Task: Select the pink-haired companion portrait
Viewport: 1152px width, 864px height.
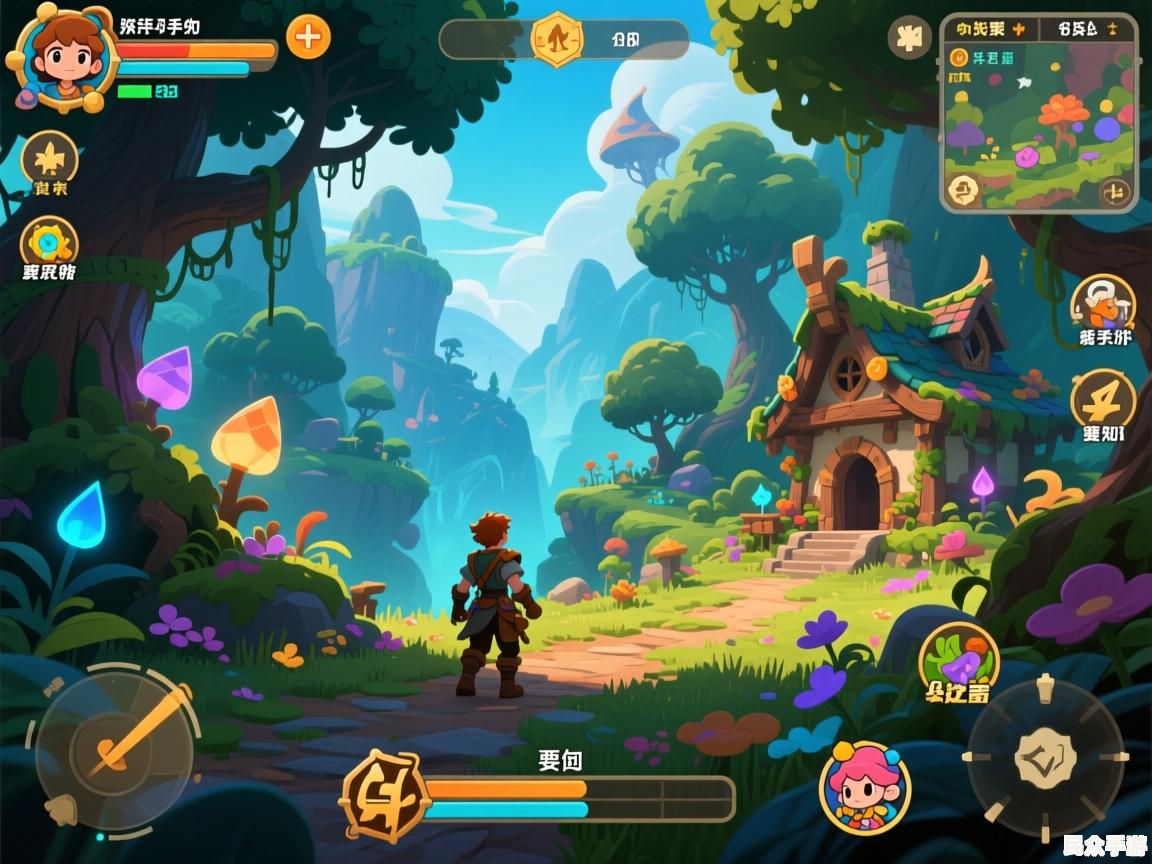Action: (865, 787)
